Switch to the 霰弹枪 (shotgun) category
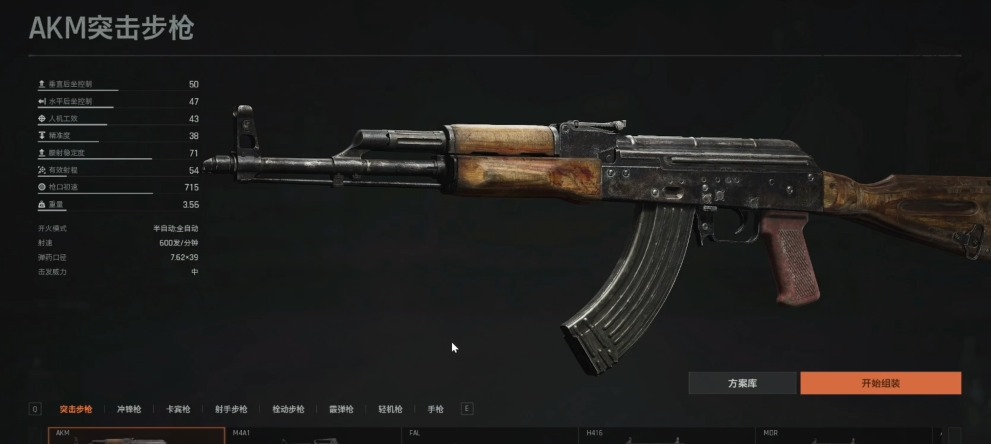The height and width of the screenshot is (444, 991). [341, 409]
